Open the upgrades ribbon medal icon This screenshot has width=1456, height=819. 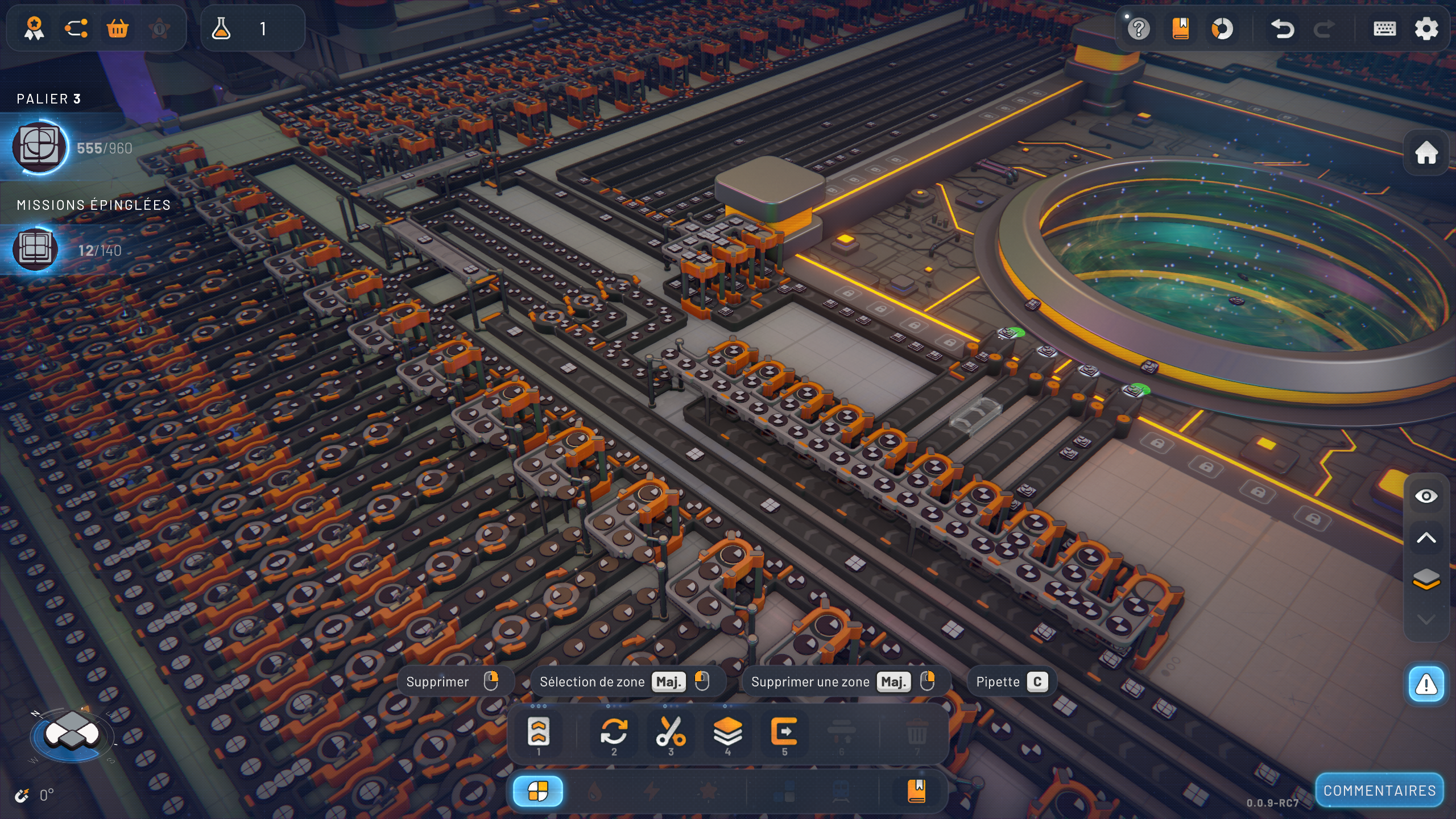pos(34,28)
